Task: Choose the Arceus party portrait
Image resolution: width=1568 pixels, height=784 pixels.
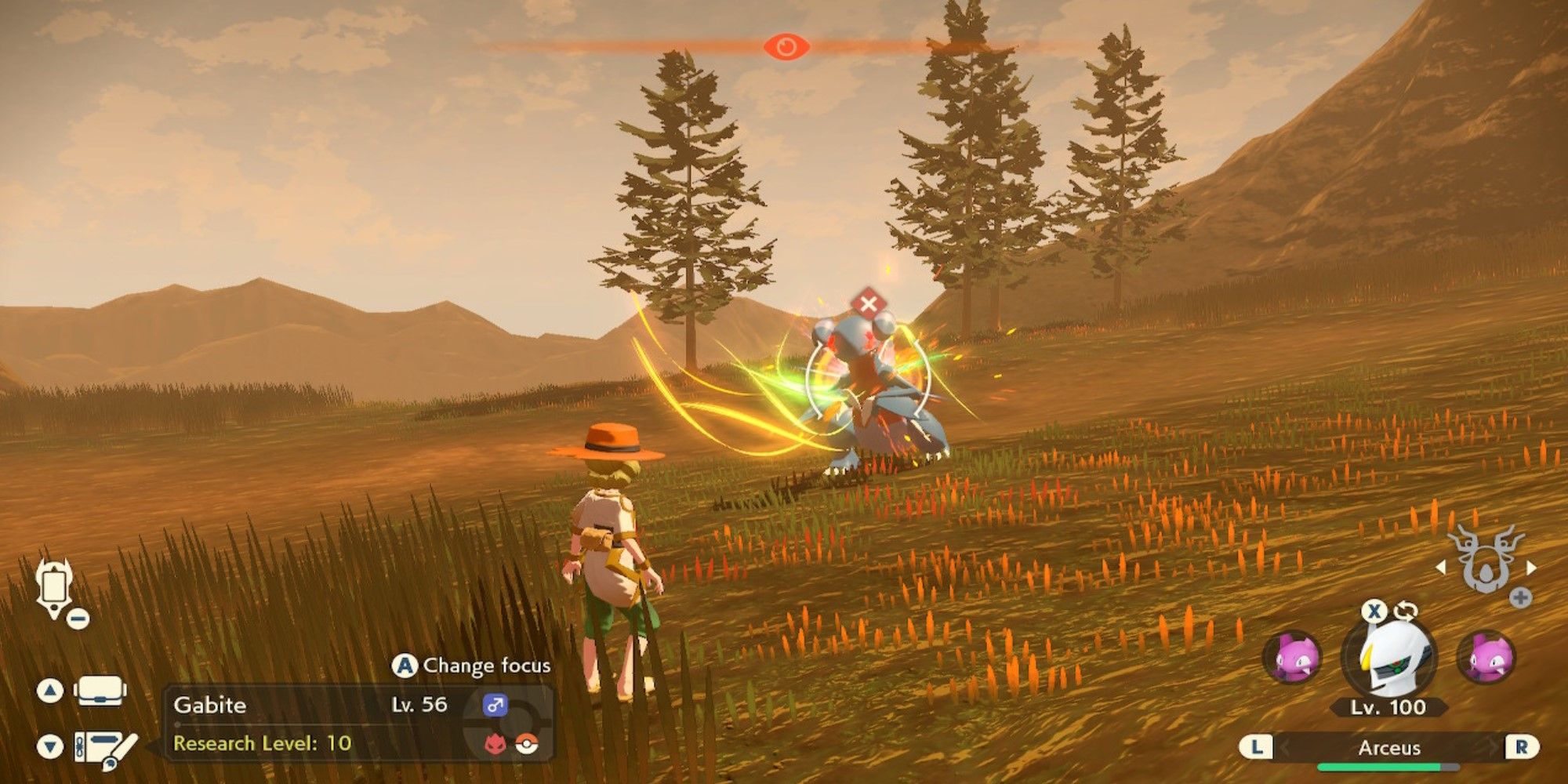Action: point(1389,657)
